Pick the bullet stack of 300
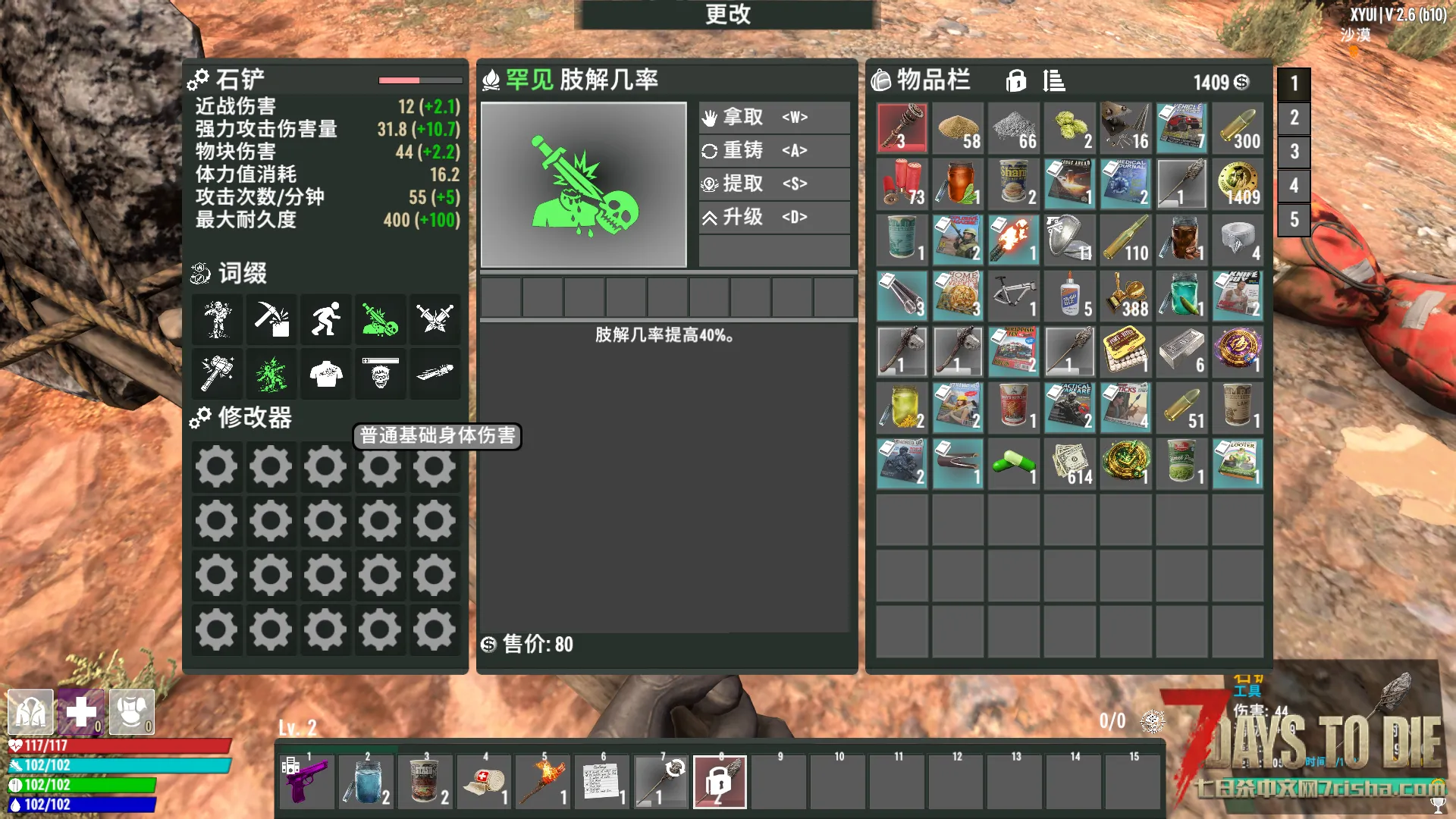 (1238, 128)
